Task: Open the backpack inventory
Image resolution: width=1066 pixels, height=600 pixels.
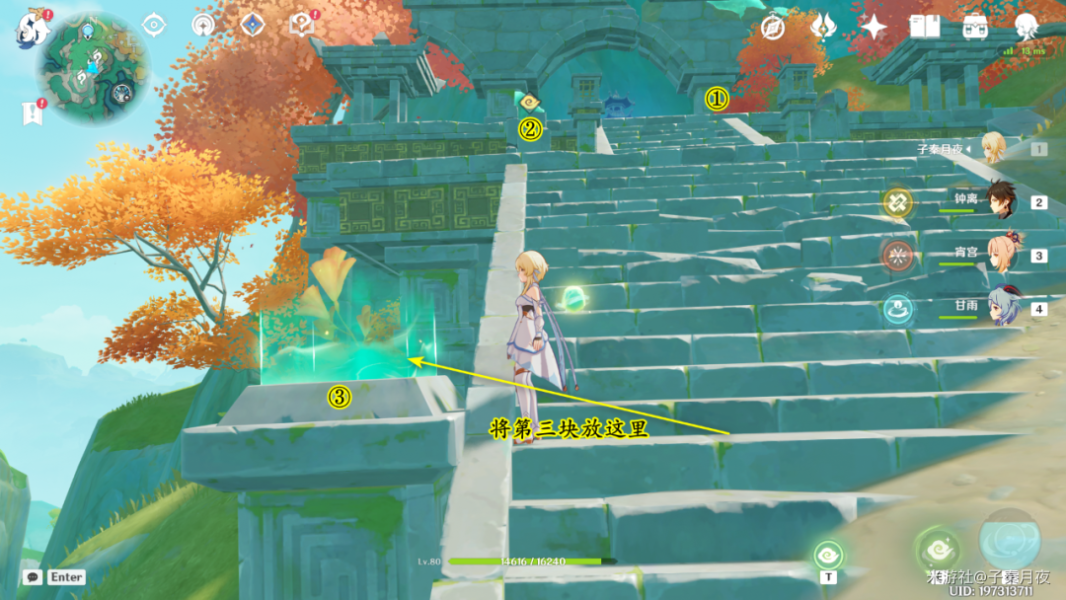Action: click(x=975, y=27)
